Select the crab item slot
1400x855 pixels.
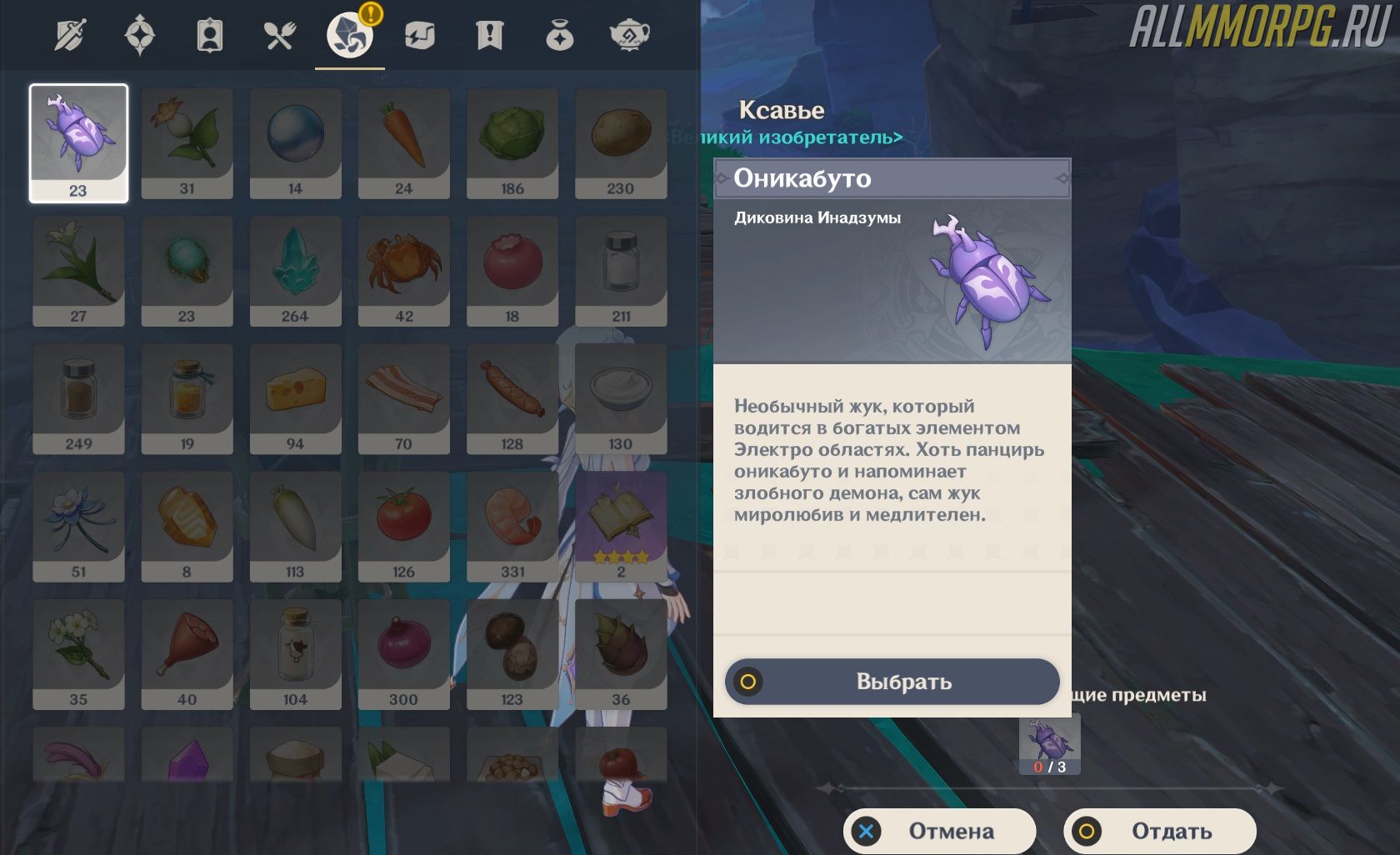[403, 270]
